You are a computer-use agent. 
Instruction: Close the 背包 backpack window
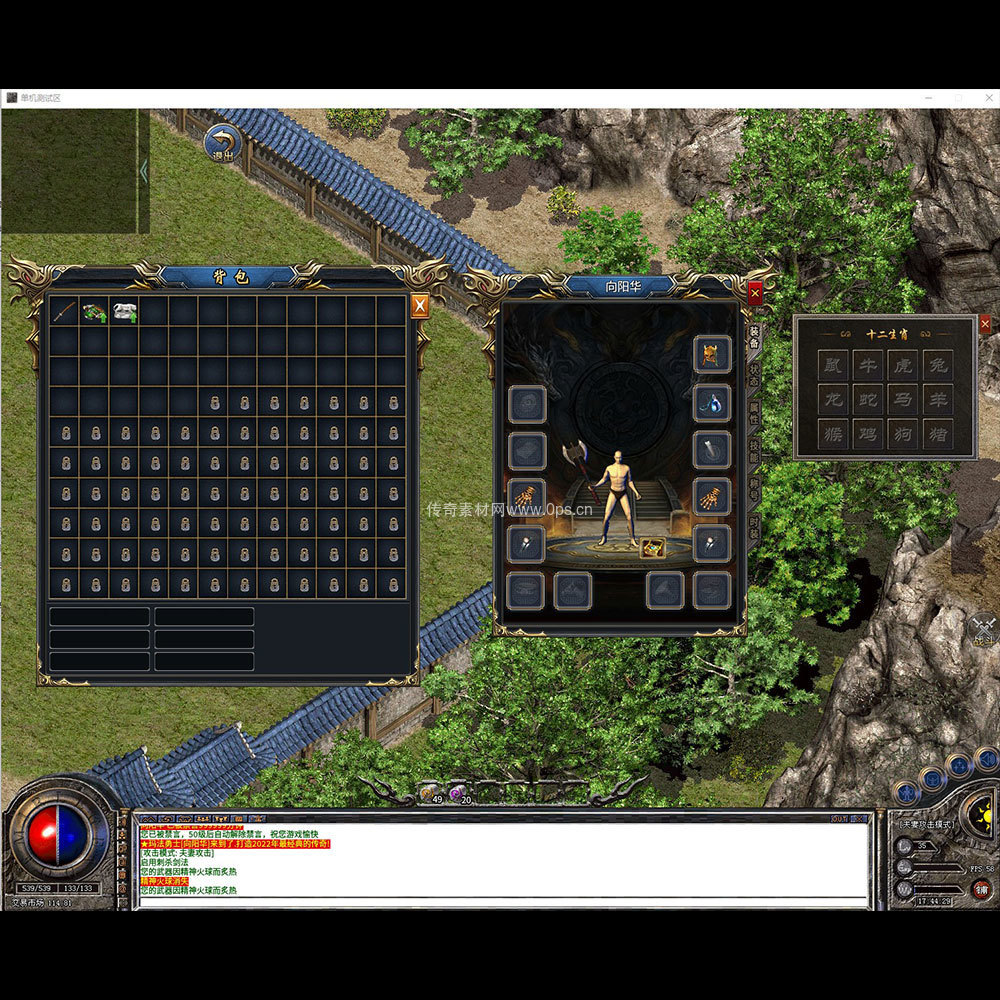420,306
